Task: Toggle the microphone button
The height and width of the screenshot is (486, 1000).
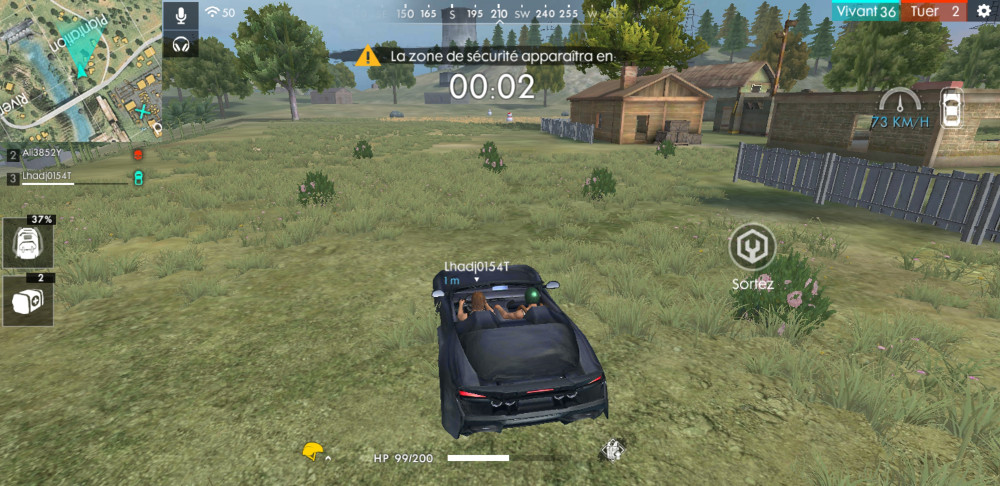Action: coord(181,15)
